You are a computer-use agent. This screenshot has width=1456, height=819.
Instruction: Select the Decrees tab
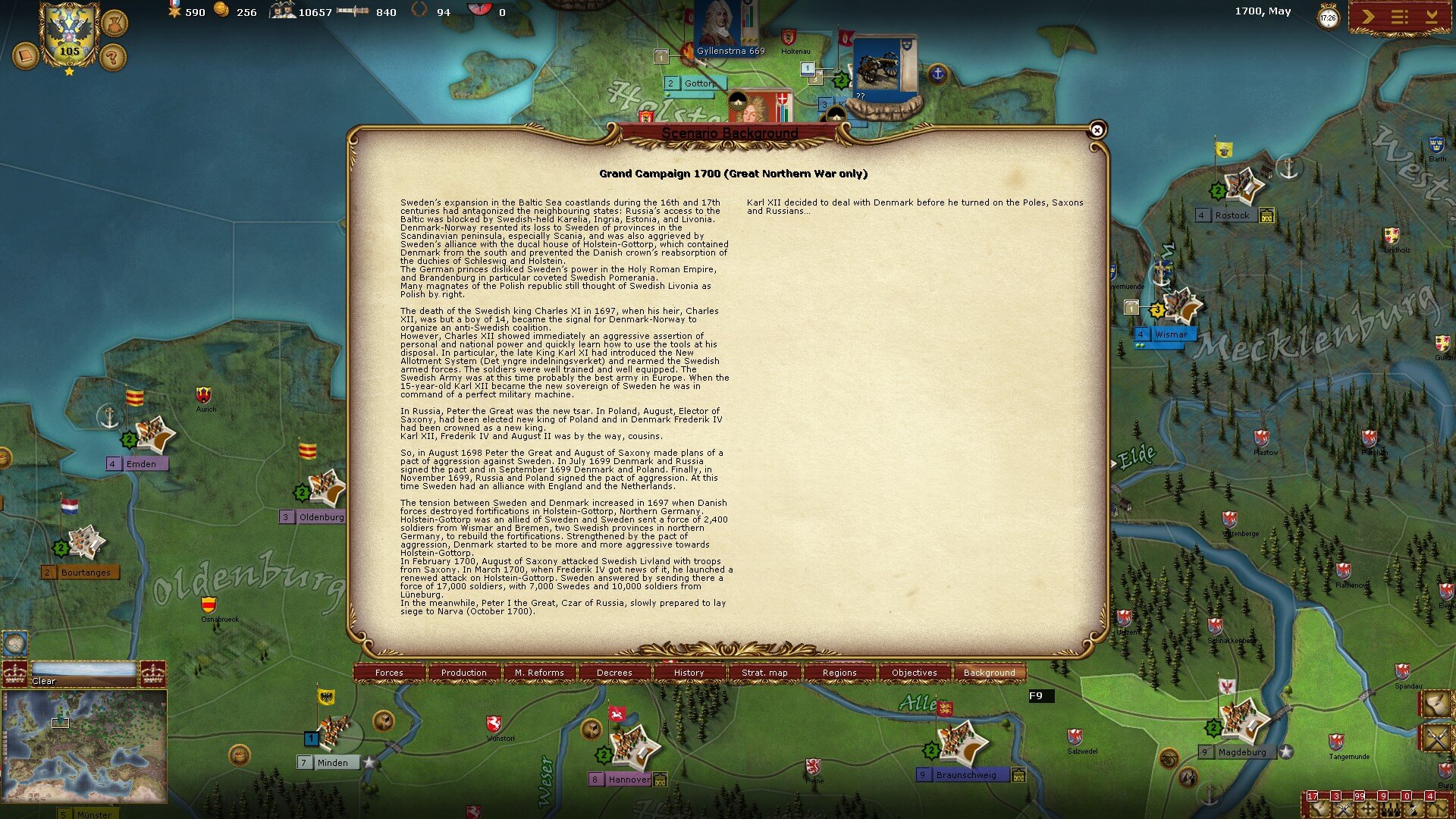pos(614,673)
